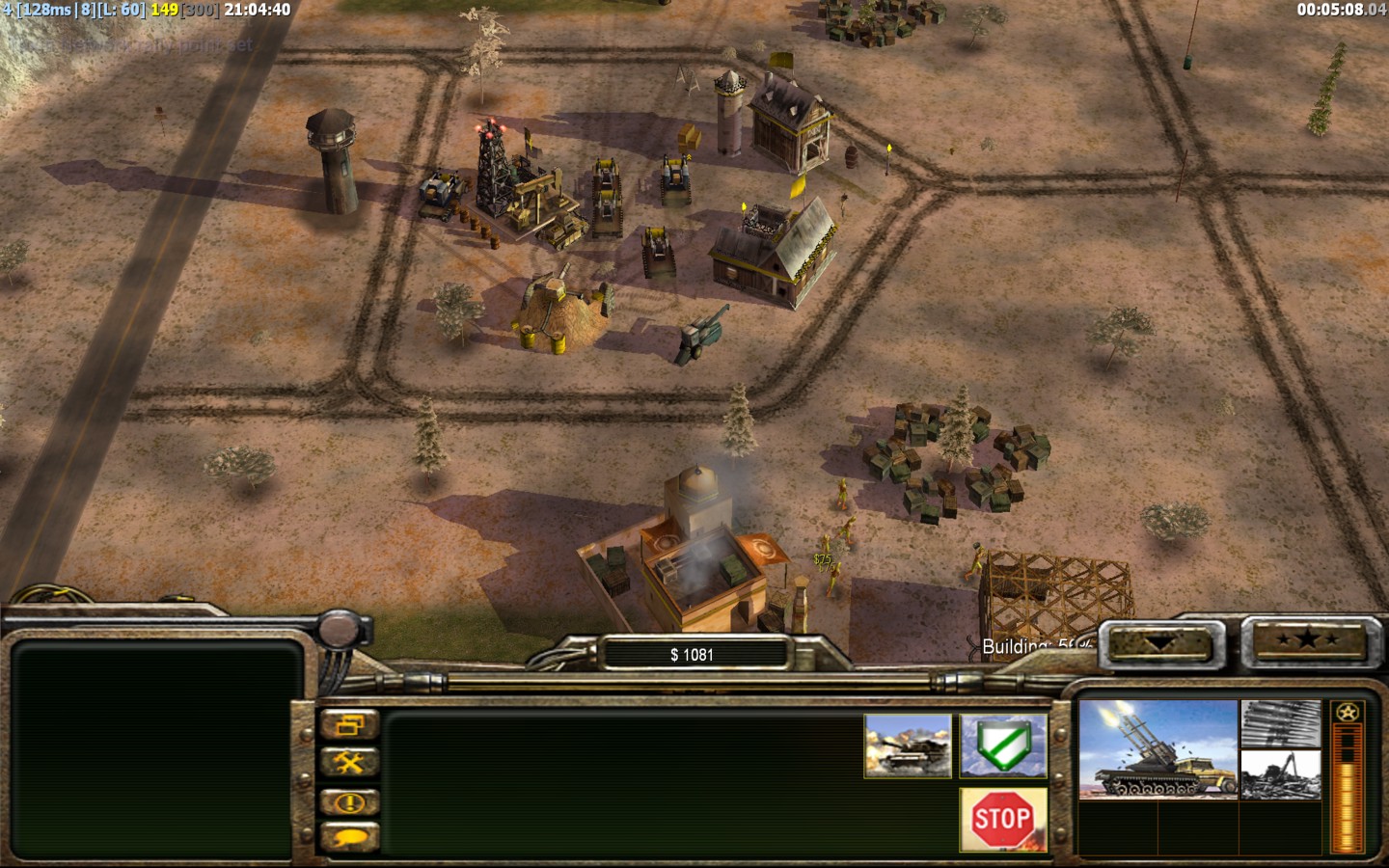Viewport: 1389px width, 868px height.
Task: Click the gun barrels upgrade icon
Action: pyautogui.click(x=1280, y=725)
